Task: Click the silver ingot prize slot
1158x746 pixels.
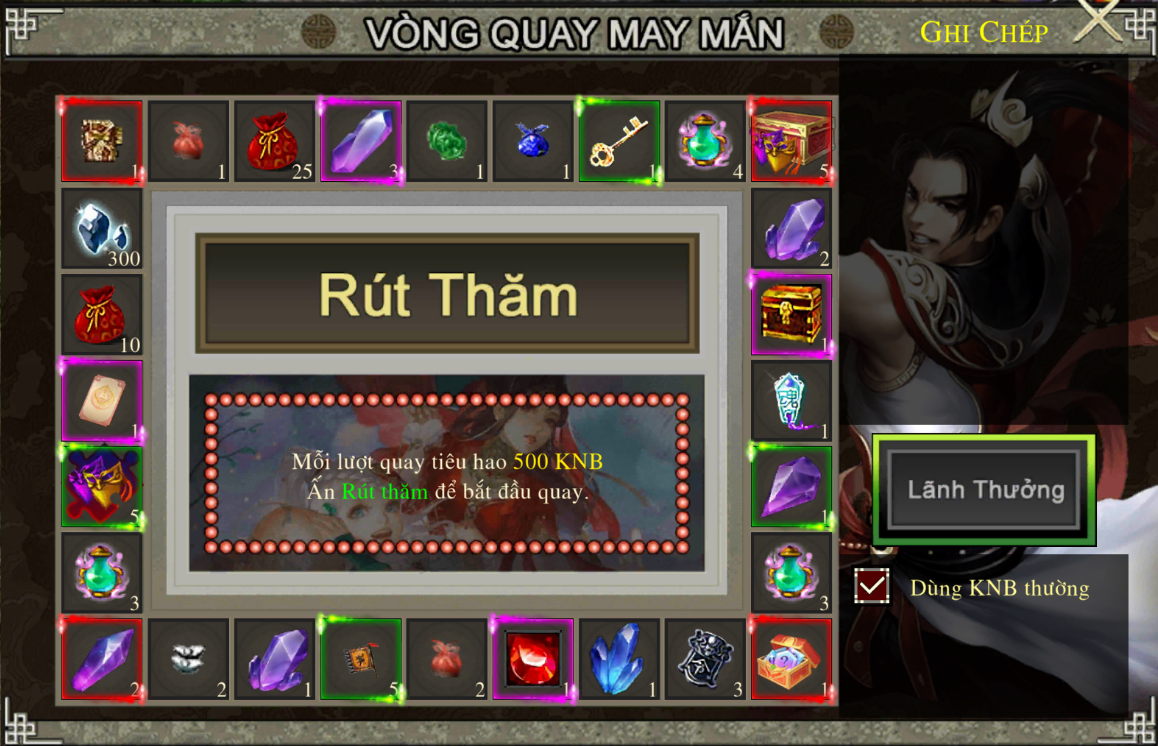Action: coord(188,659)
